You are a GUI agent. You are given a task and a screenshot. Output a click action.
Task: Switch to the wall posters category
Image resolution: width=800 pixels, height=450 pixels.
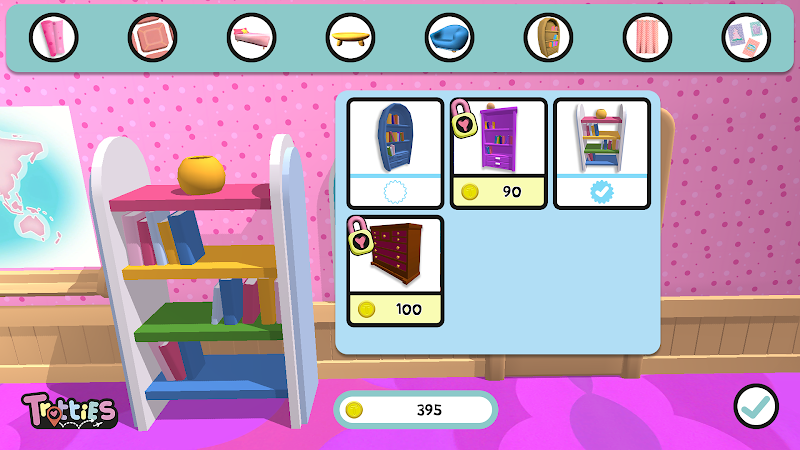click(747, 38)
